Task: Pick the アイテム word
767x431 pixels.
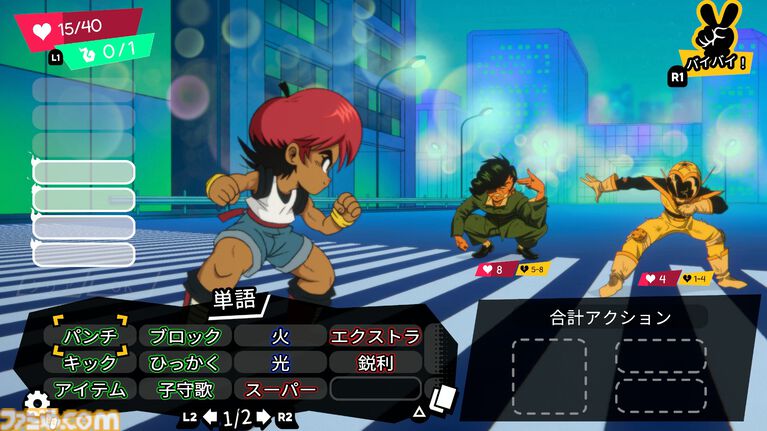Action: coord(90,389)
